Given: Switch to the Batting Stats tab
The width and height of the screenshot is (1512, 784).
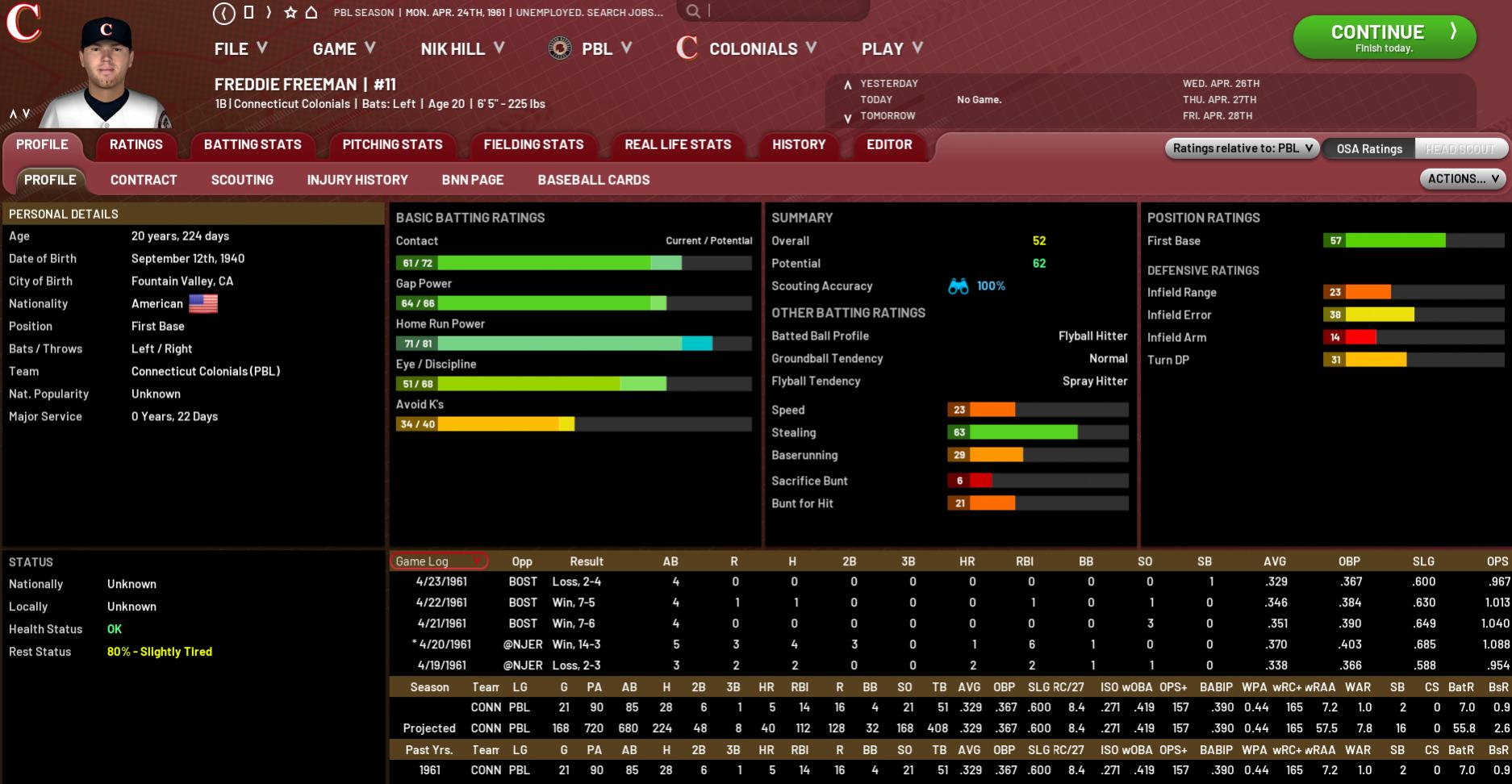Looking at the screenshot, I should click(x=253, y=145).
